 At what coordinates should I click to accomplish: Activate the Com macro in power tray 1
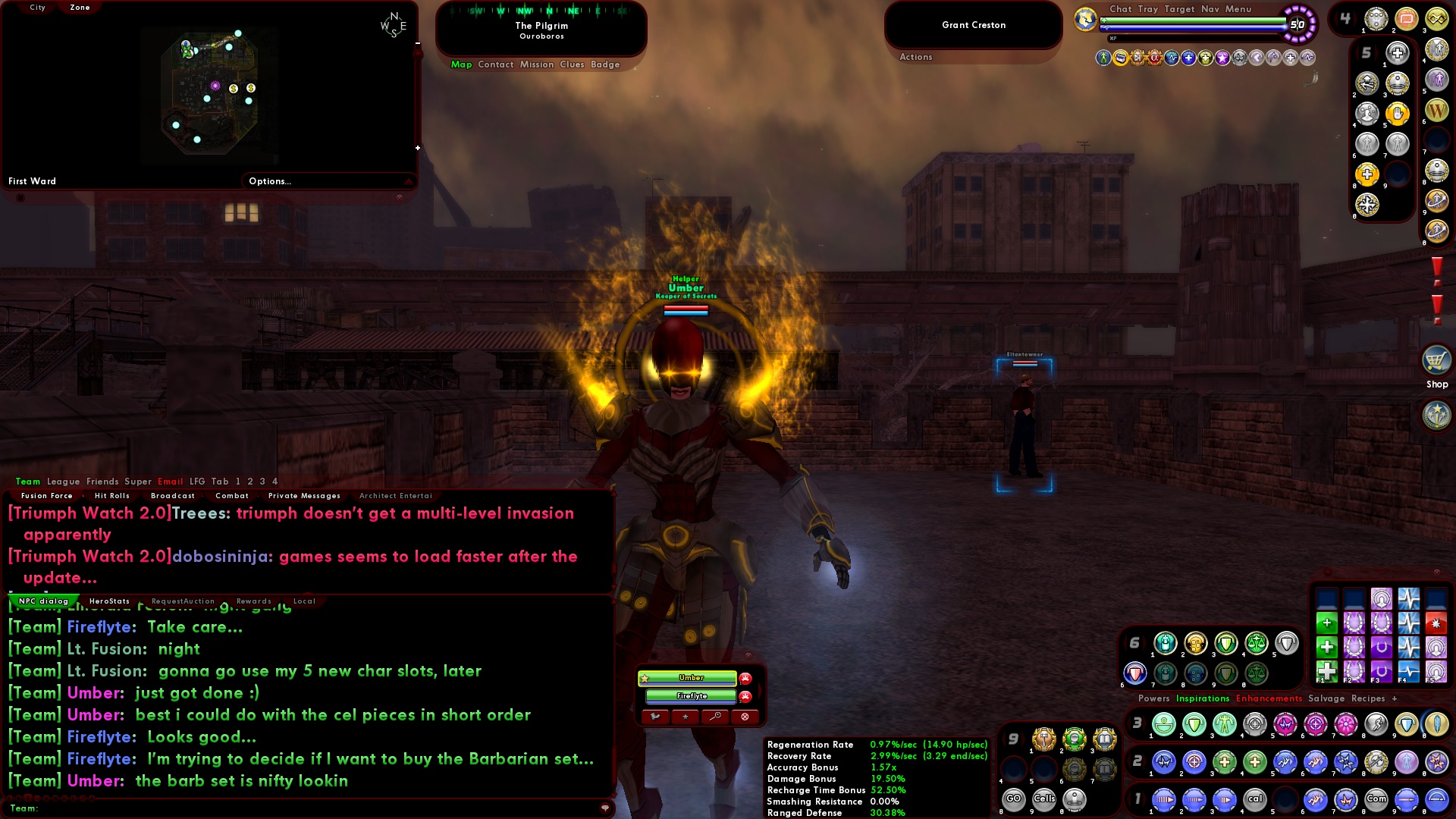[1378, 799]
